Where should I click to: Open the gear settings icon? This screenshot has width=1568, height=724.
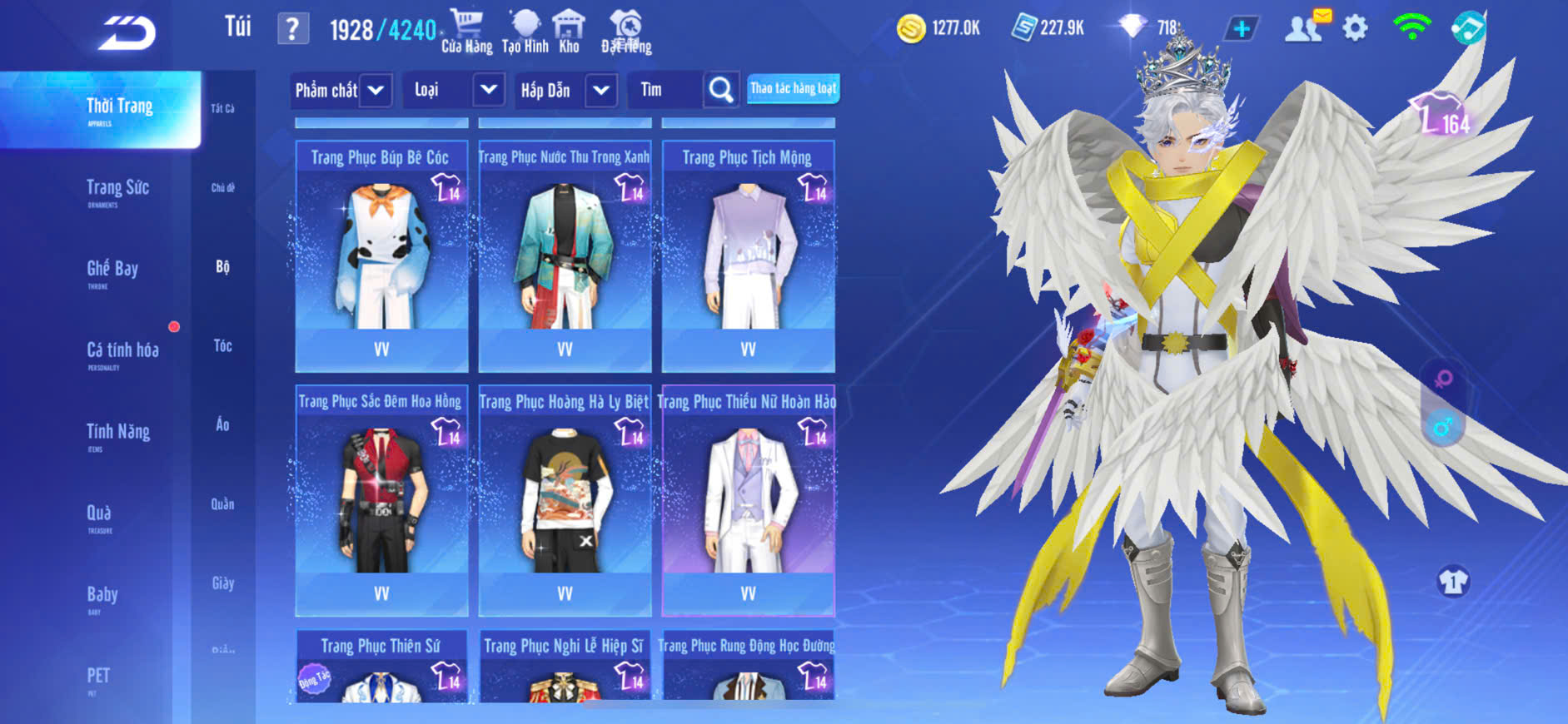[1355, 29]
